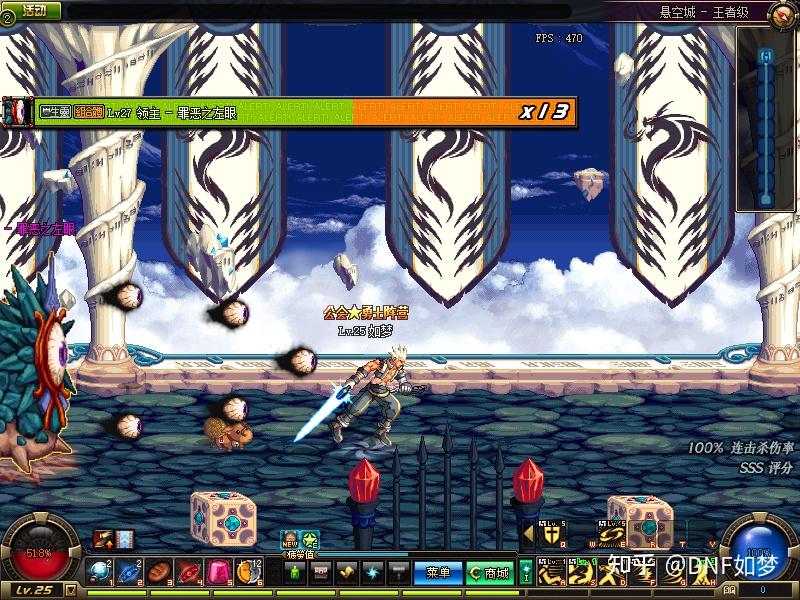The image size is (800, 600).
Task: Use the orange coin item in slot 6
Action: 247,572
